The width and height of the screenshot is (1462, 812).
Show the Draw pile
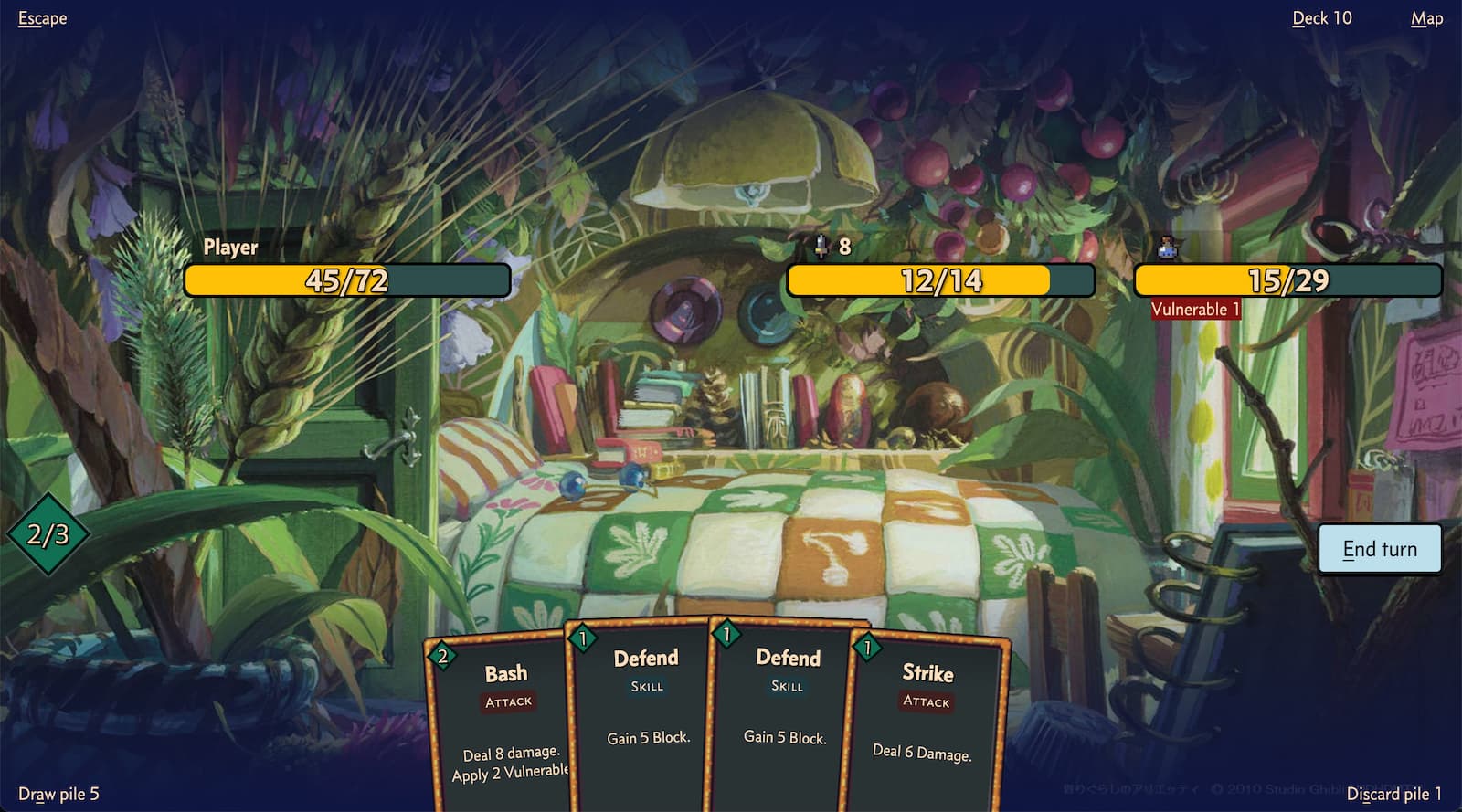pyautogui.click(x=58, y=794)
